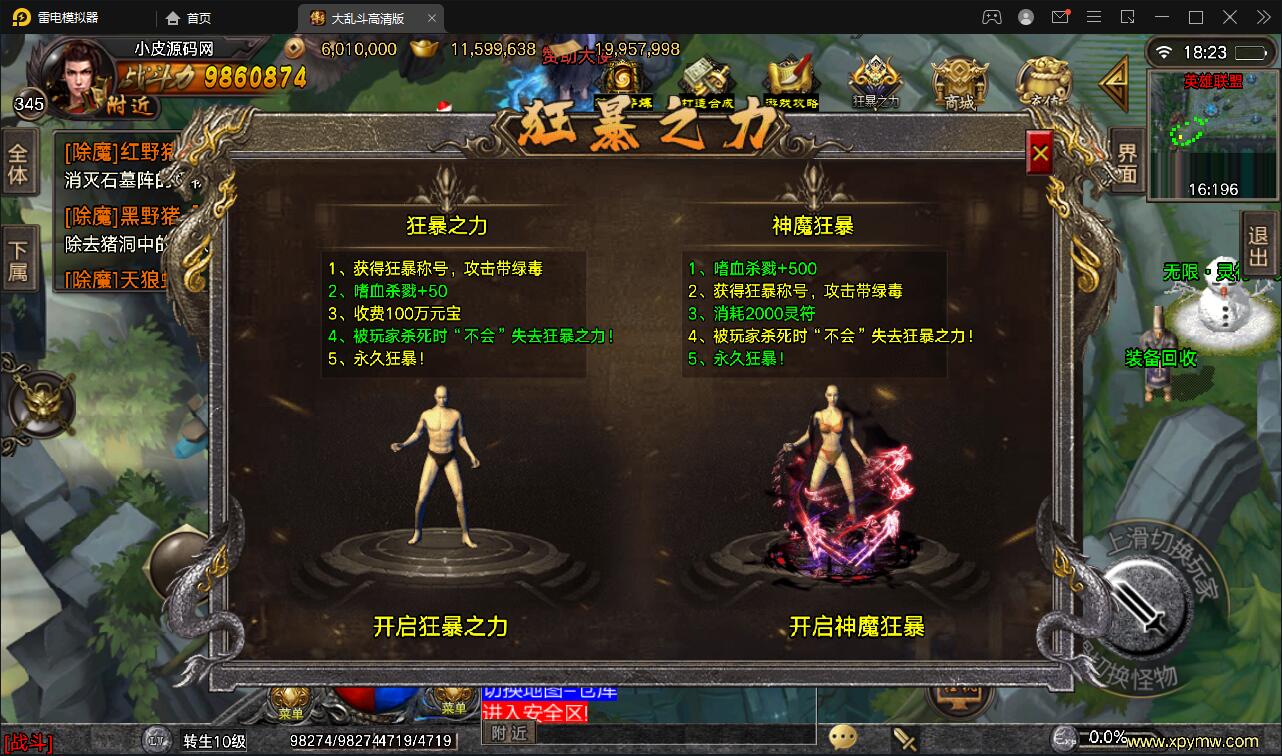Open the 商城 shop icon in top toolbar
This screenshot has width=1282, height=756.
[959, 82]
